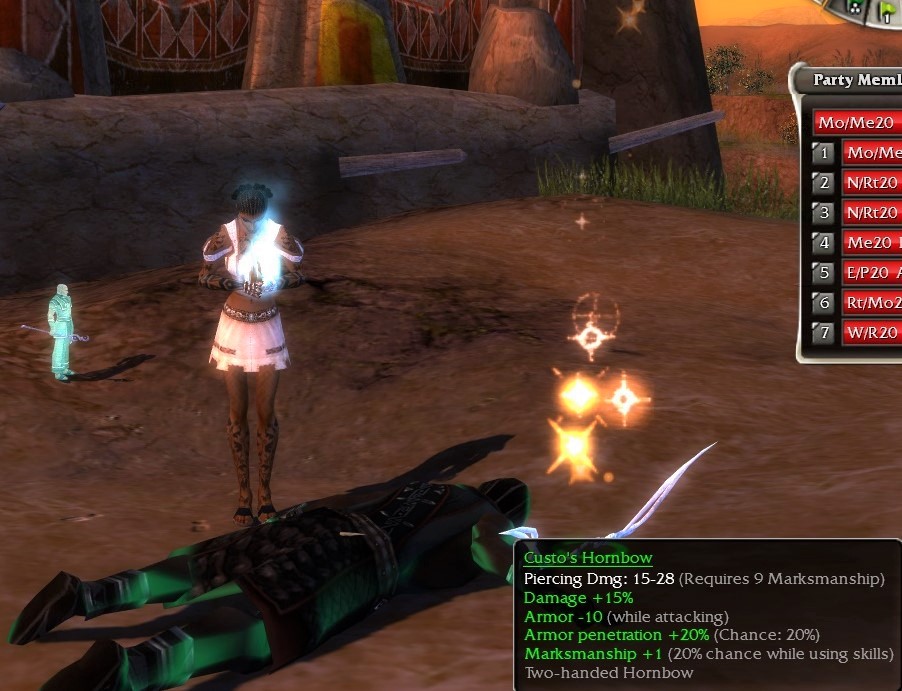Viewport: 902px width, 691px height.
Task: Click the Party Members window title bar
Action: tap(855, 80)
